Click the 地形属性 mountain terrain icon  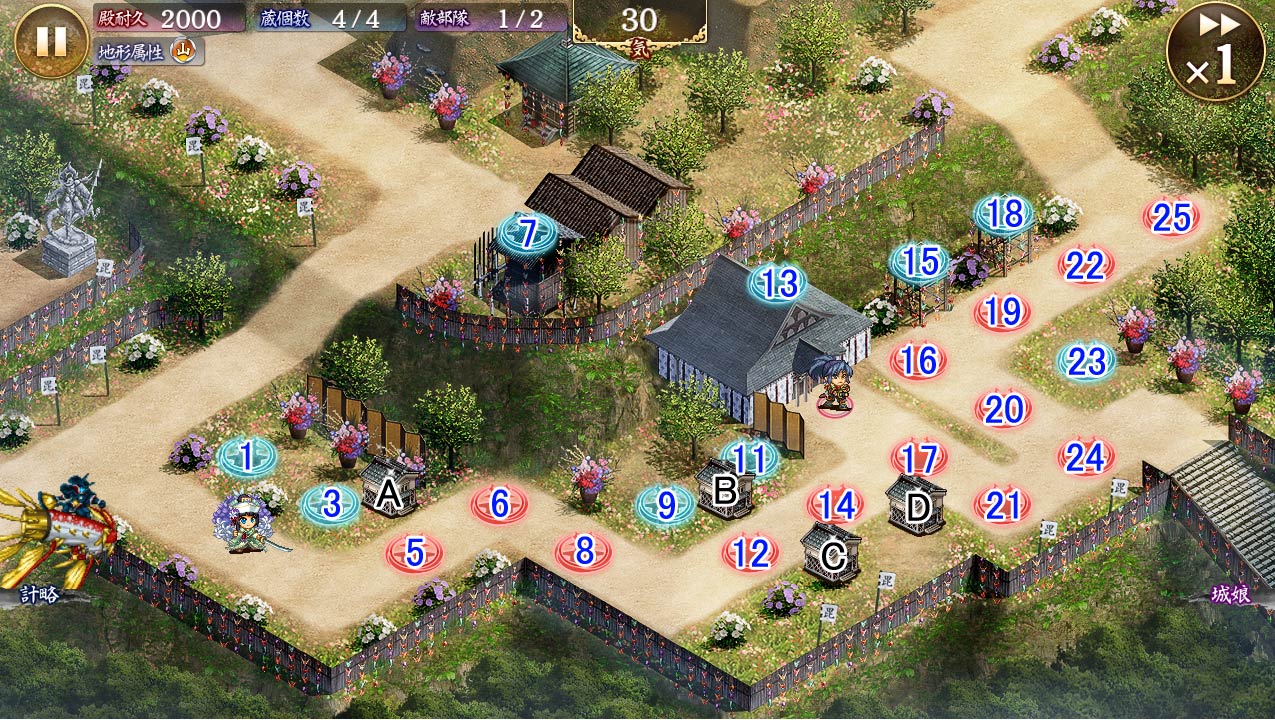click(183, 51)
